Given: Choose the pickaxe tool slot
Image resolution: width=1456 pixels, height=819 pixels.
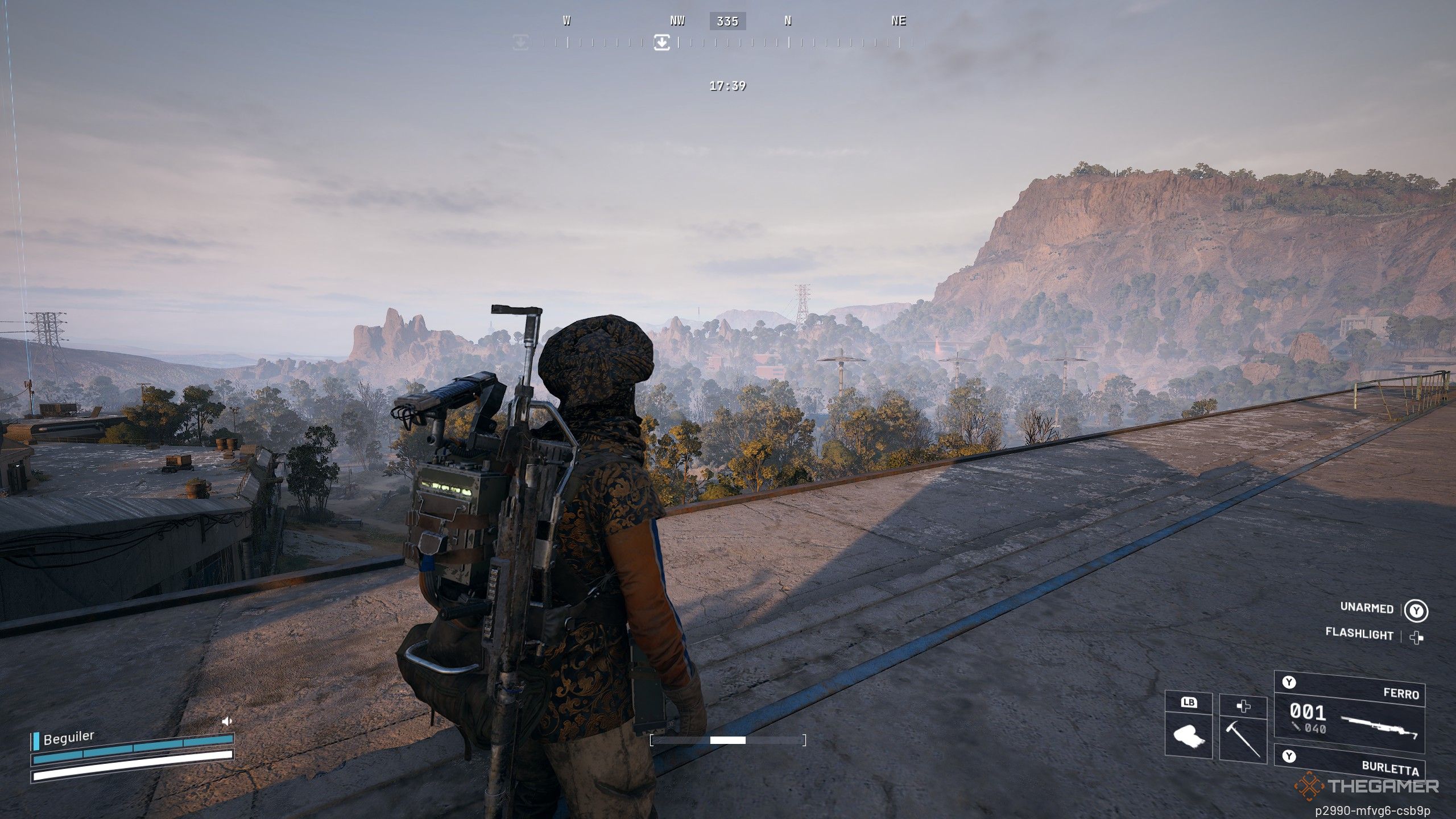Looking at the screenshot, I should click(1243, 731).
